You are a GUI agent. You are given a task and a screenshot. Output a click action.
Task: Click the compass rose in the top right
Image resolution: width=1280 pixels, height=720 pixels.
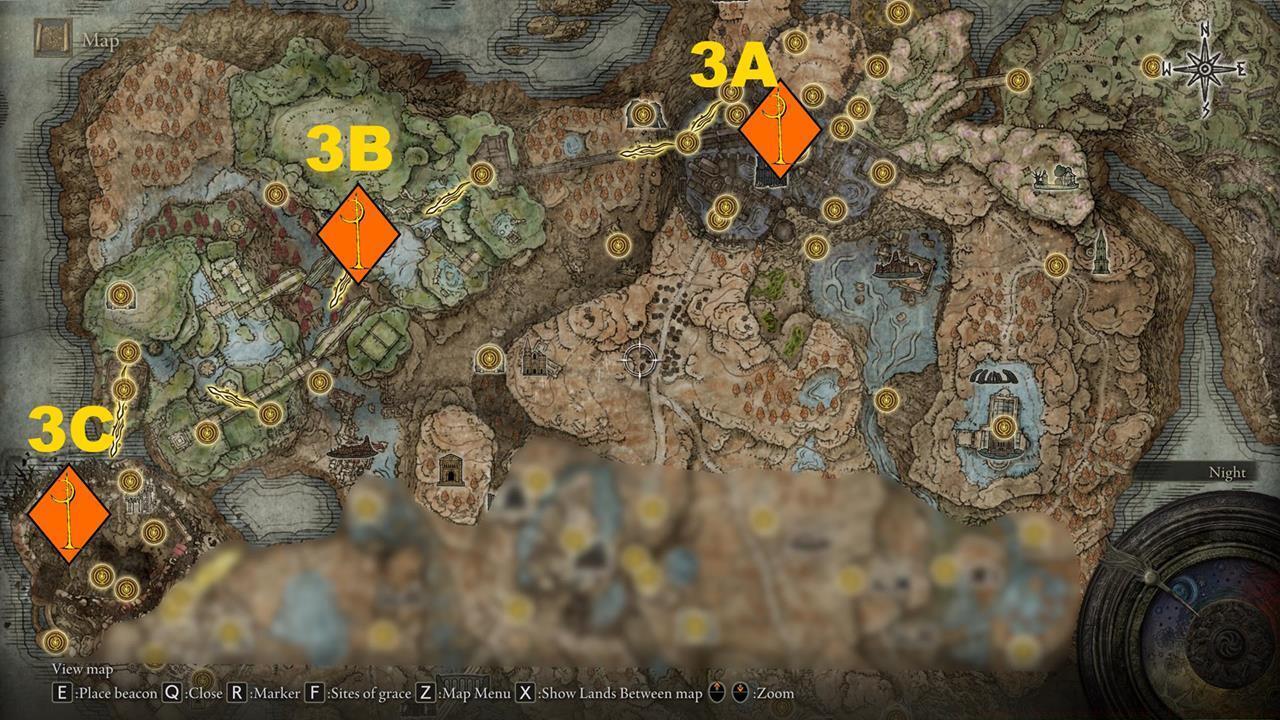pos(1204,68)
